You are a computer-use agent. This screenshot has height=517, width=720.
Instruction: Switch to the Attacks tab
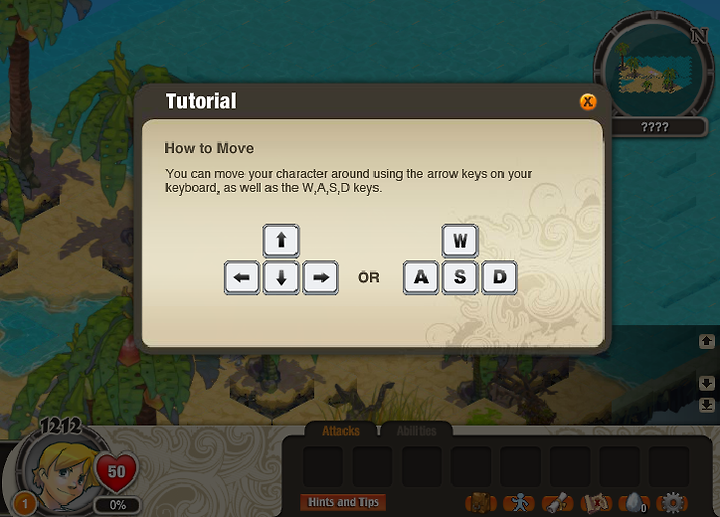[x=341, y=431]
